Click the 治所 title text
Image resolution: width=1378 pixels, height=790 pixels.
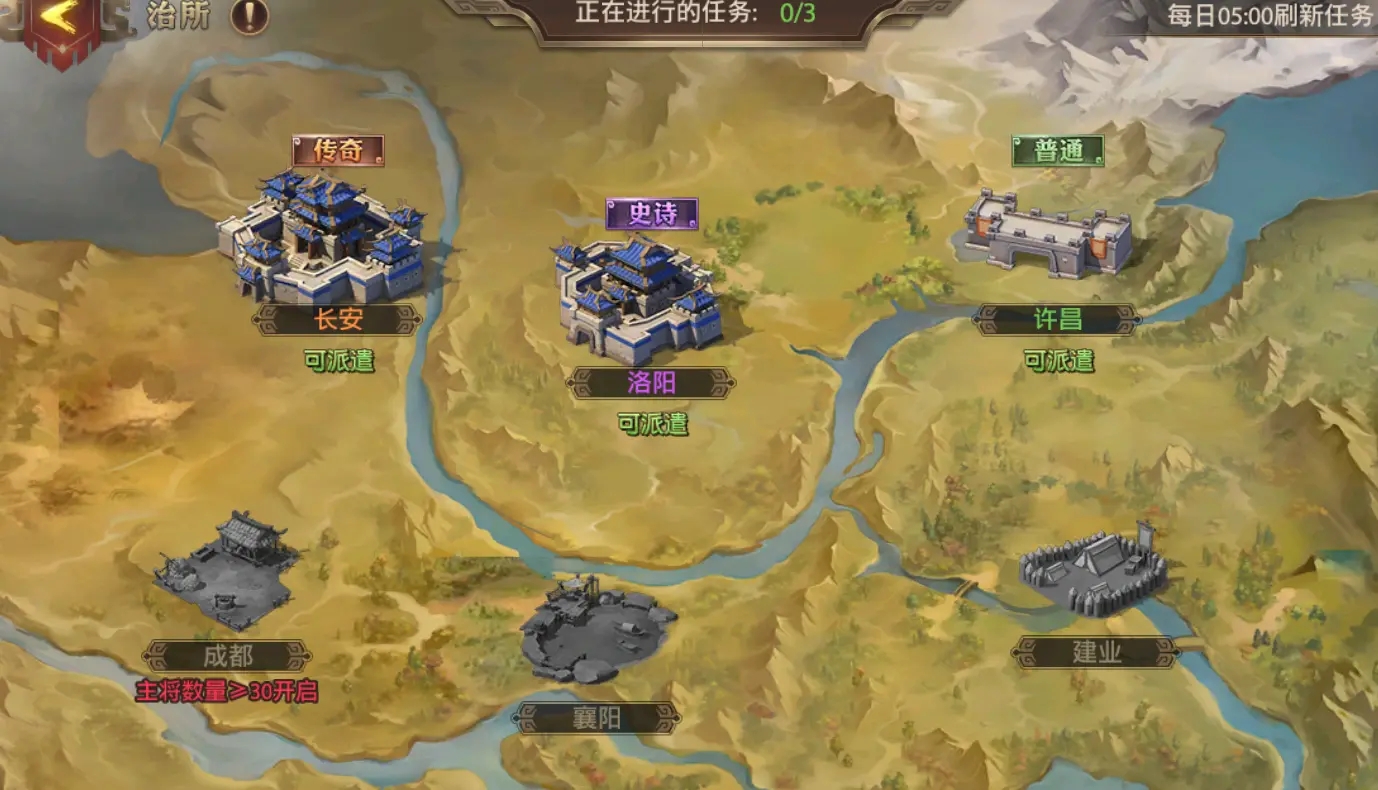pos(177,17)
